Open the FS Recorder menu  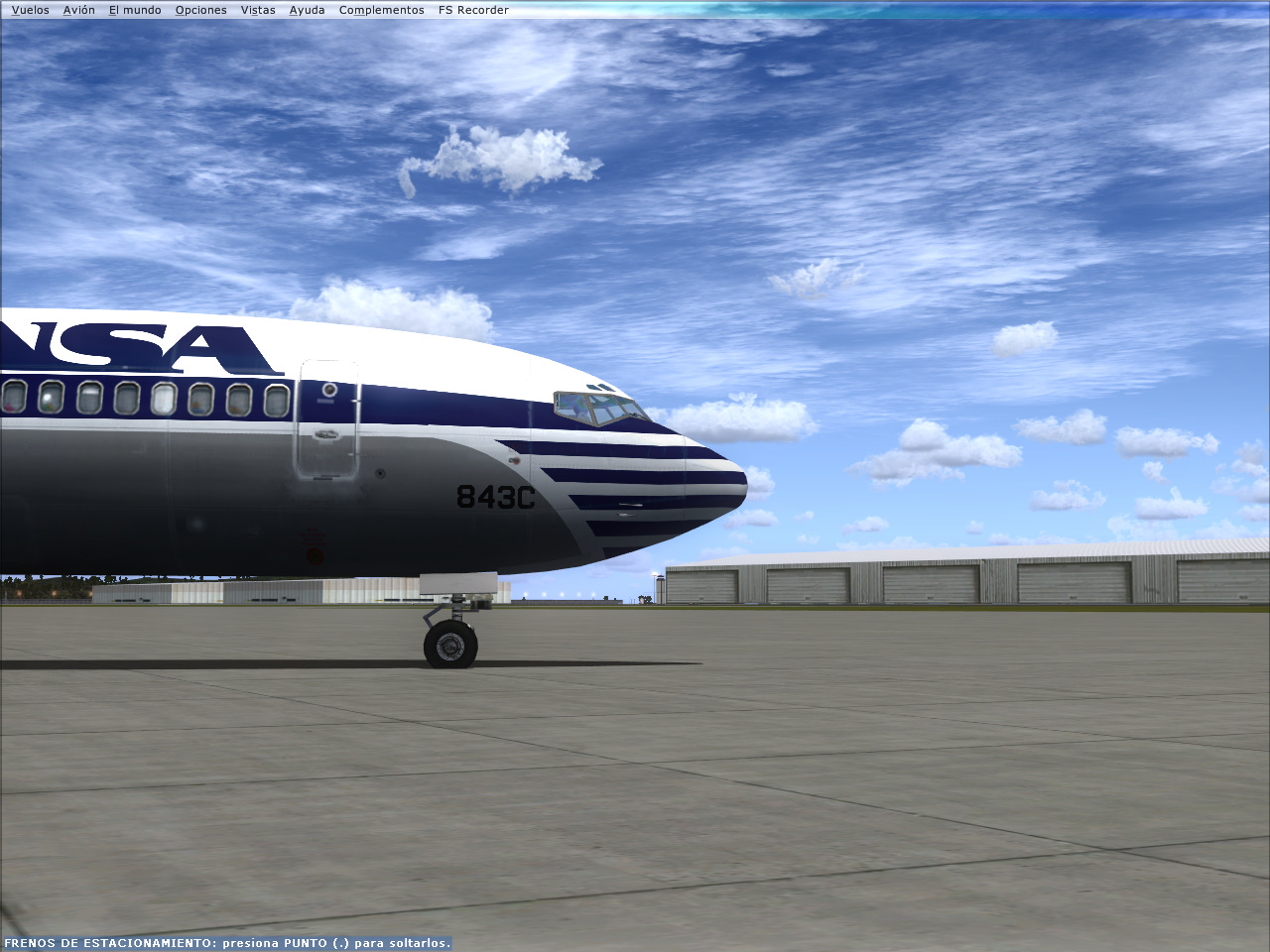(472, 10)
